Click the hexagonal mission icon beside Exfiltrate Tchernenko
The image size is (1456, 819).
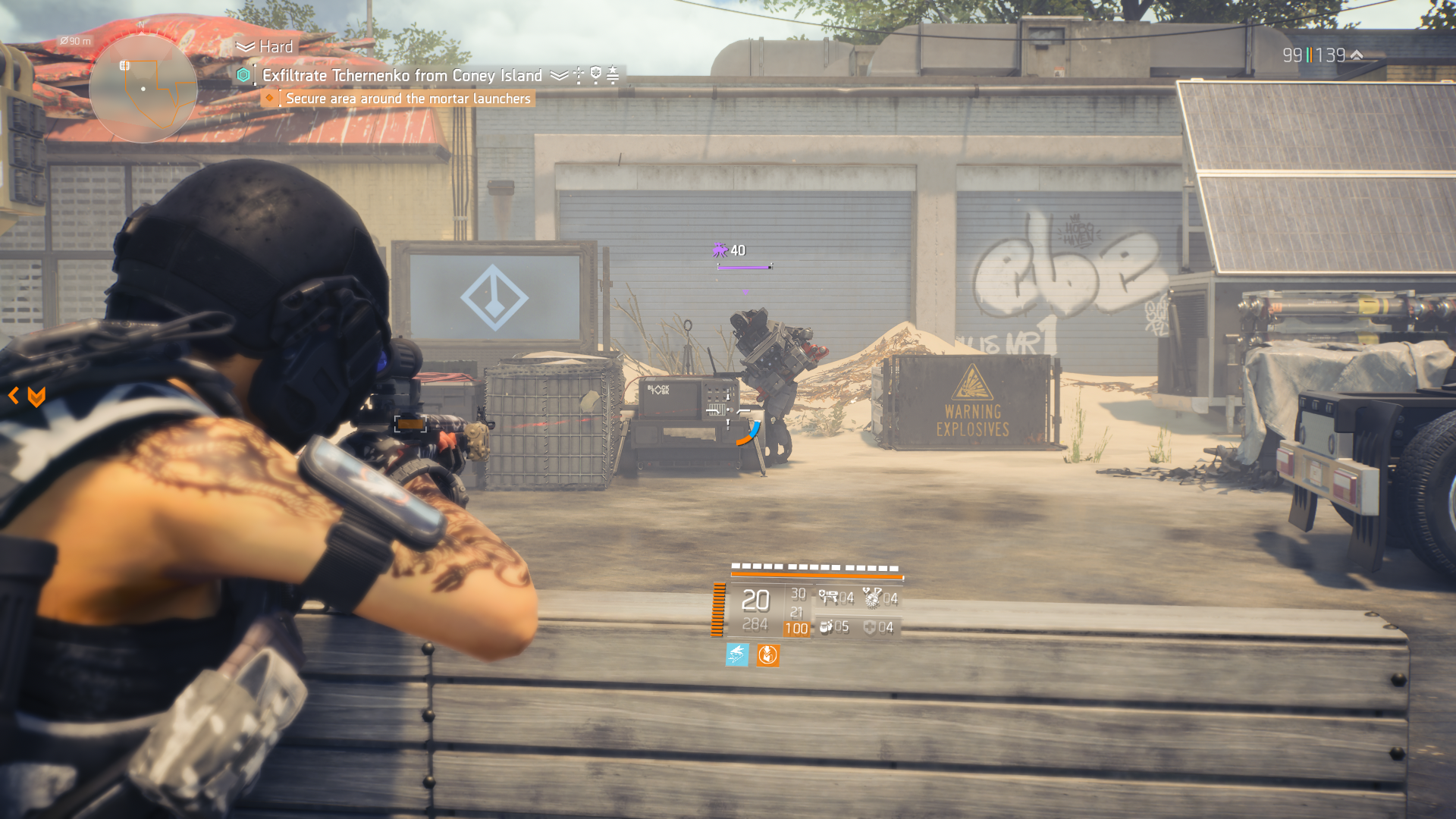tap(242, 74)
